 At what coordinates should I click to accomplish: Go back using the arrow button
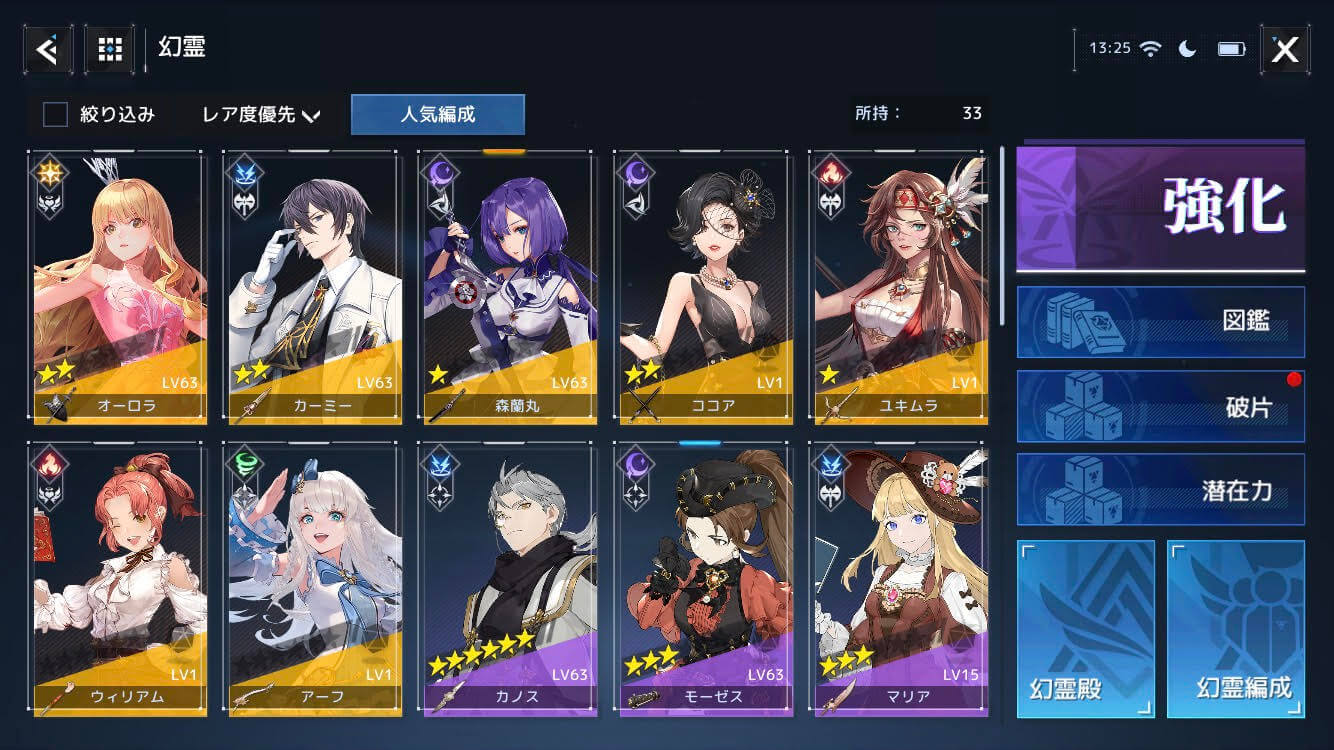47,48
